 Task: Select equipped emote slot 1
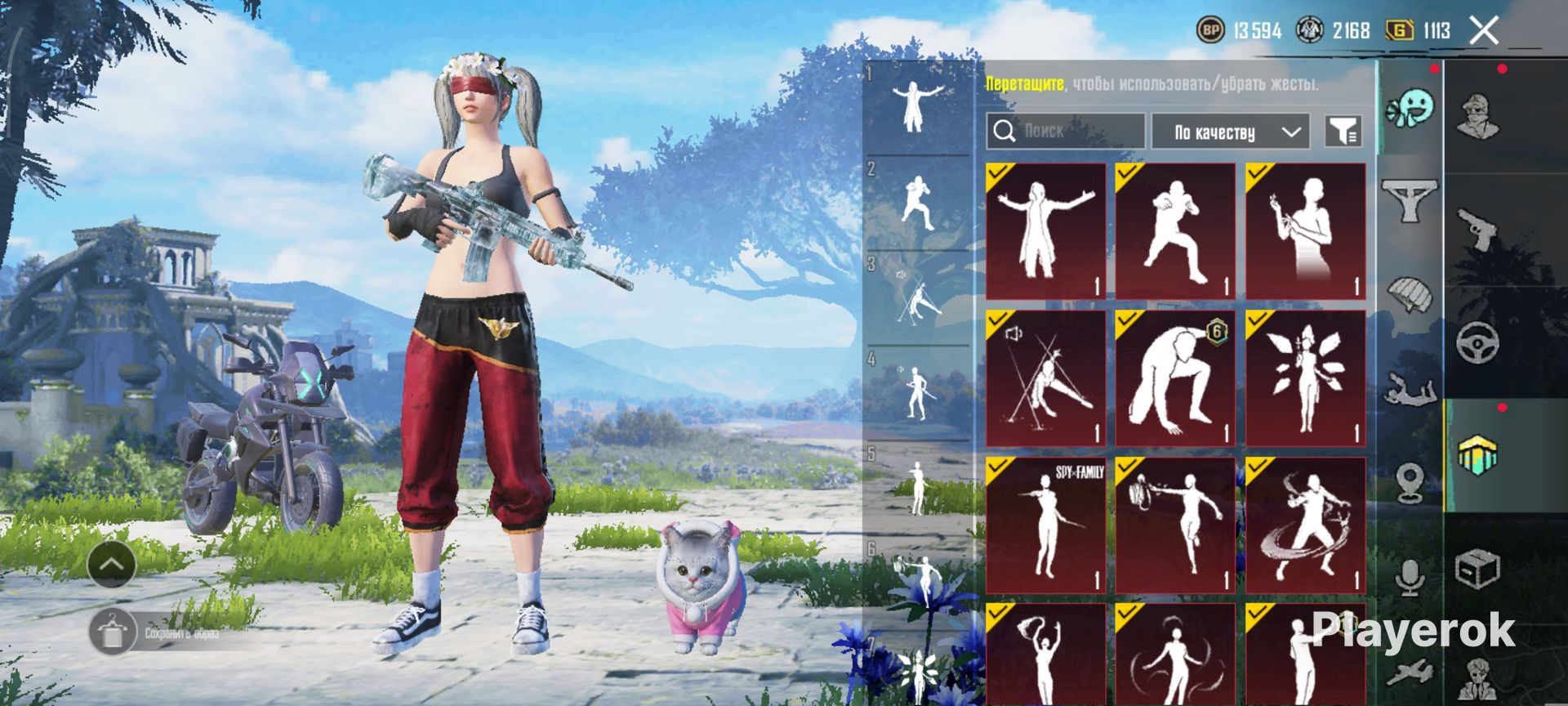[918, 106]
